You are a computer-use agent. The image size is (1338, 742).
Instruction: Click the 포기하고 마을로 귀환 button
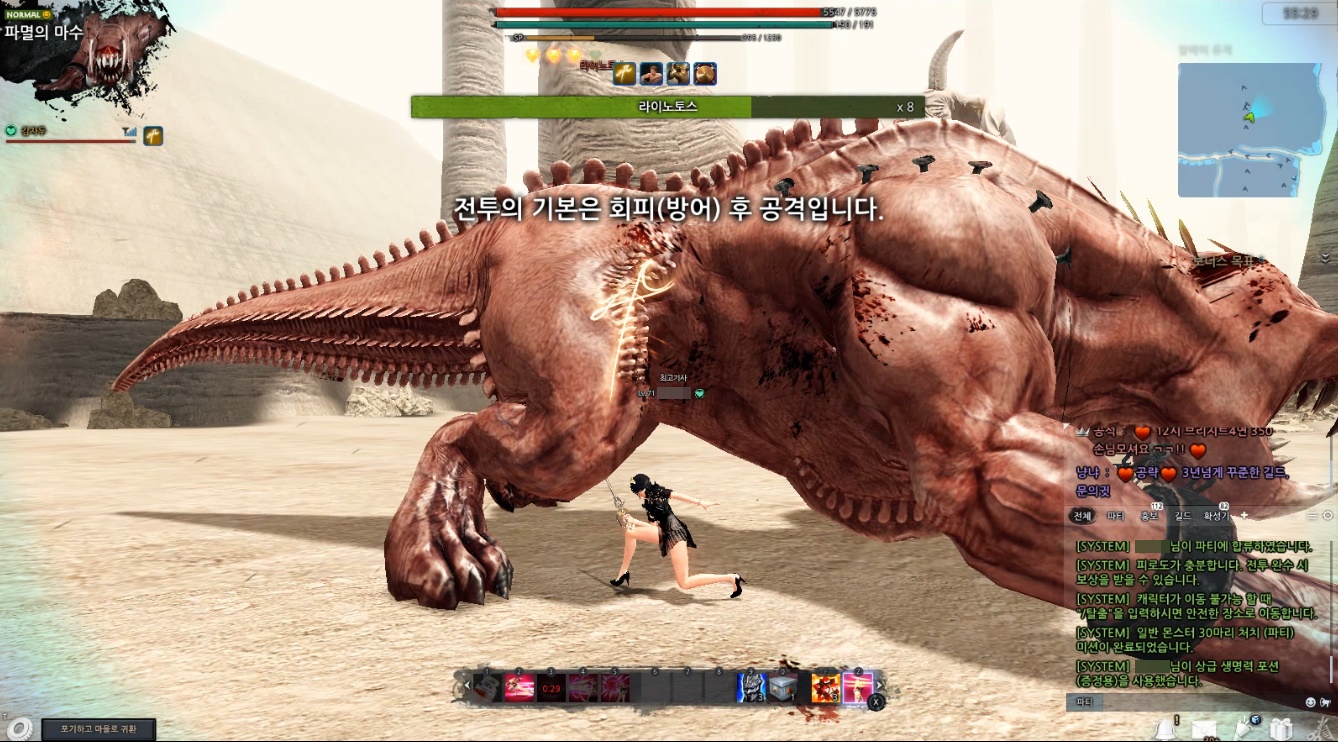(98, 729)
